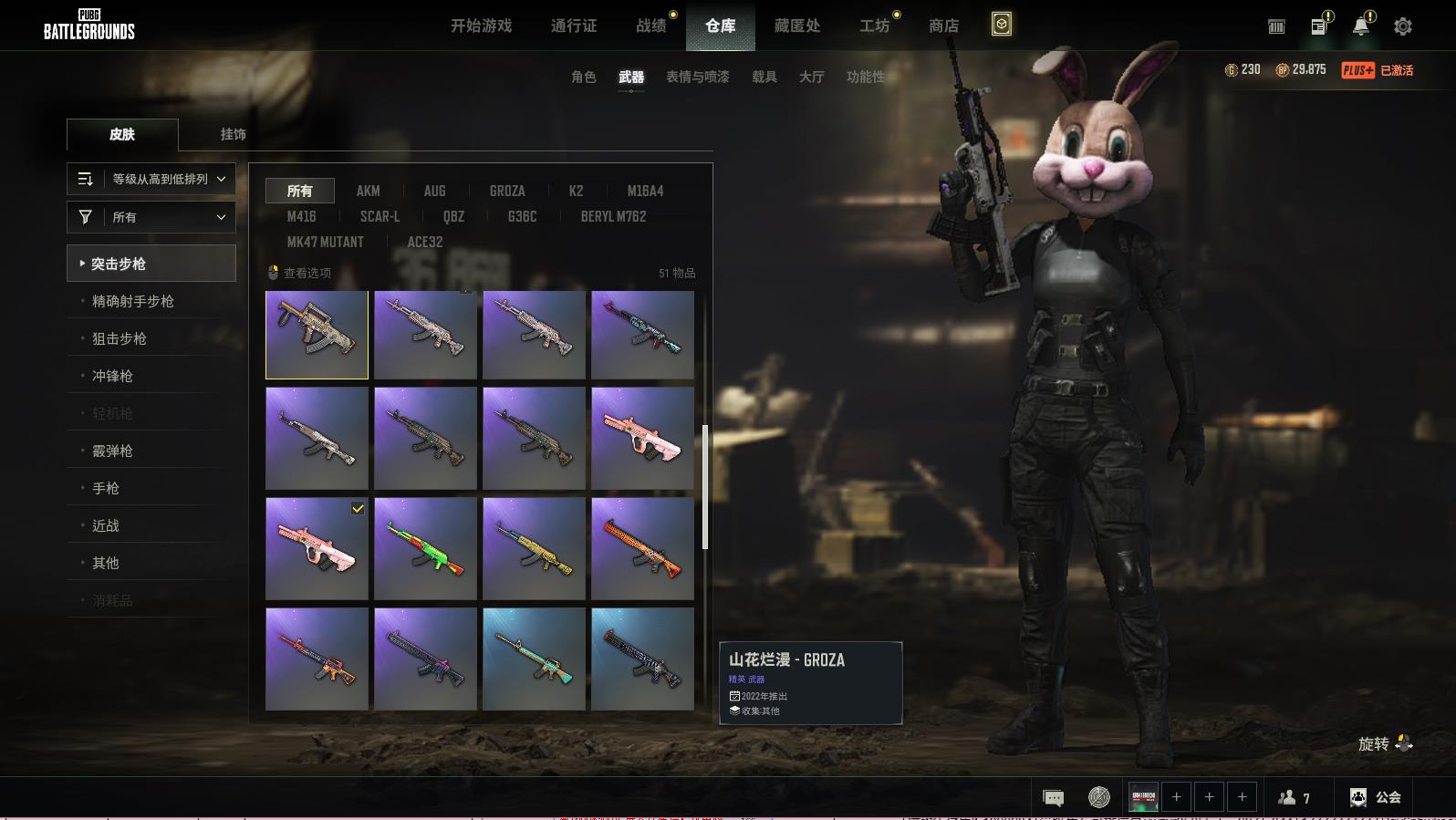Filter weapon skins by BERYL M762
The height and width of the screenshot is (820, 1456).
click(x=613, y=216)
